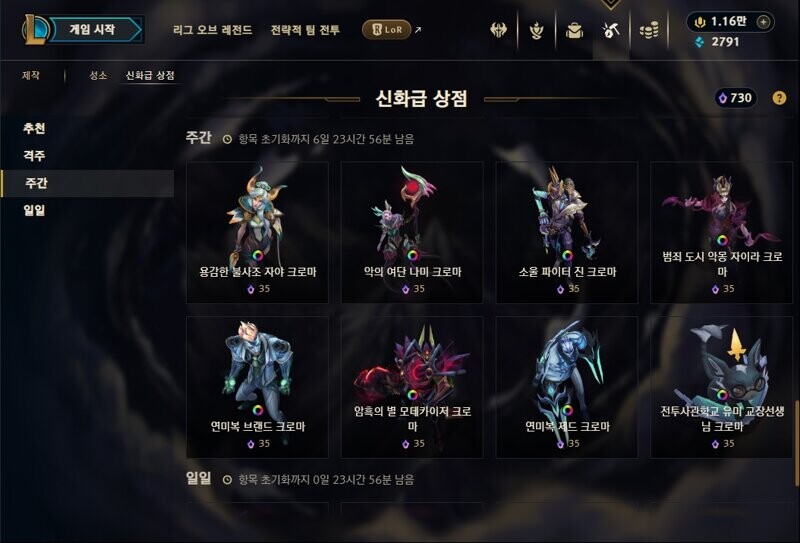Select the 용감한 불사조 자야 크로마 item

[257, 232]
